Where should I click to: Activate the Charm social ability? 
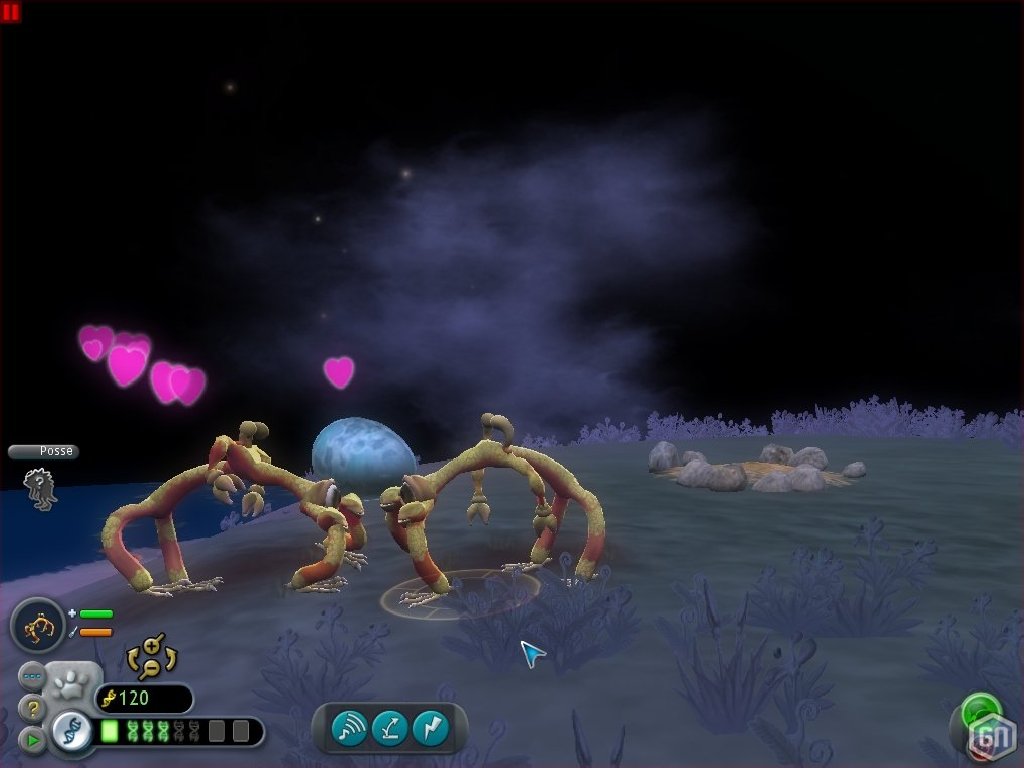431,728
